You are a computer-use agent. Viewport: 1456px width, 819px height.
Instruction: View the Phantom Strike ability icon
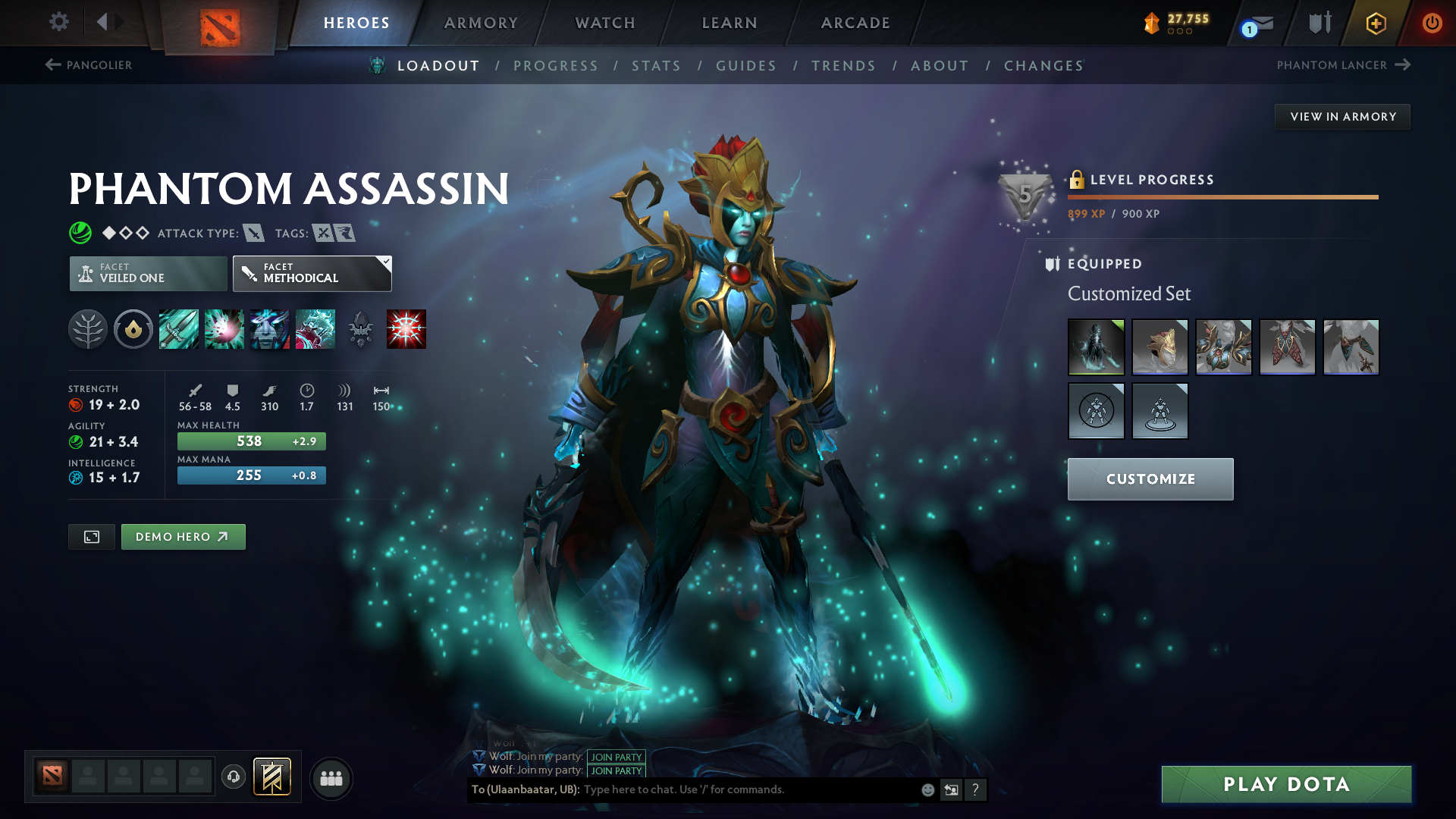pos(224,329)
